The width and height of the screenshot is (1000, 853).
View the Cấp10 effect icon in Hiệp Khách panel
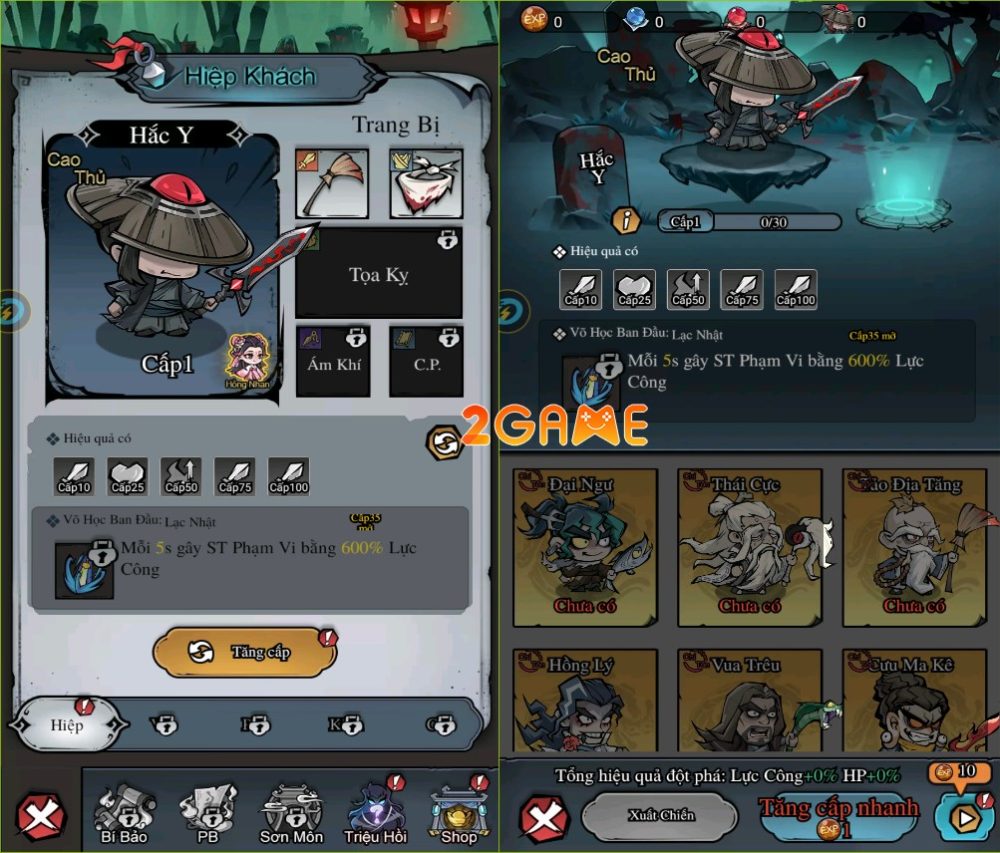(x=75, y=477)
